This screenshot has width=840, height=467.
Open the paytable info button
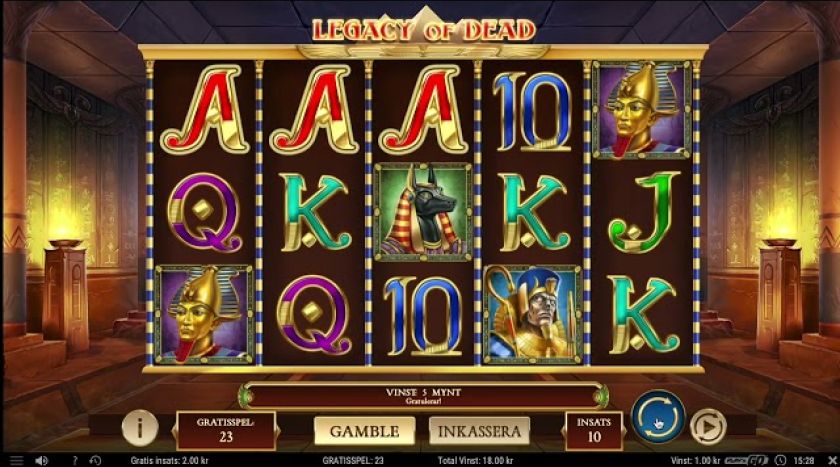[x=140, y=428]
